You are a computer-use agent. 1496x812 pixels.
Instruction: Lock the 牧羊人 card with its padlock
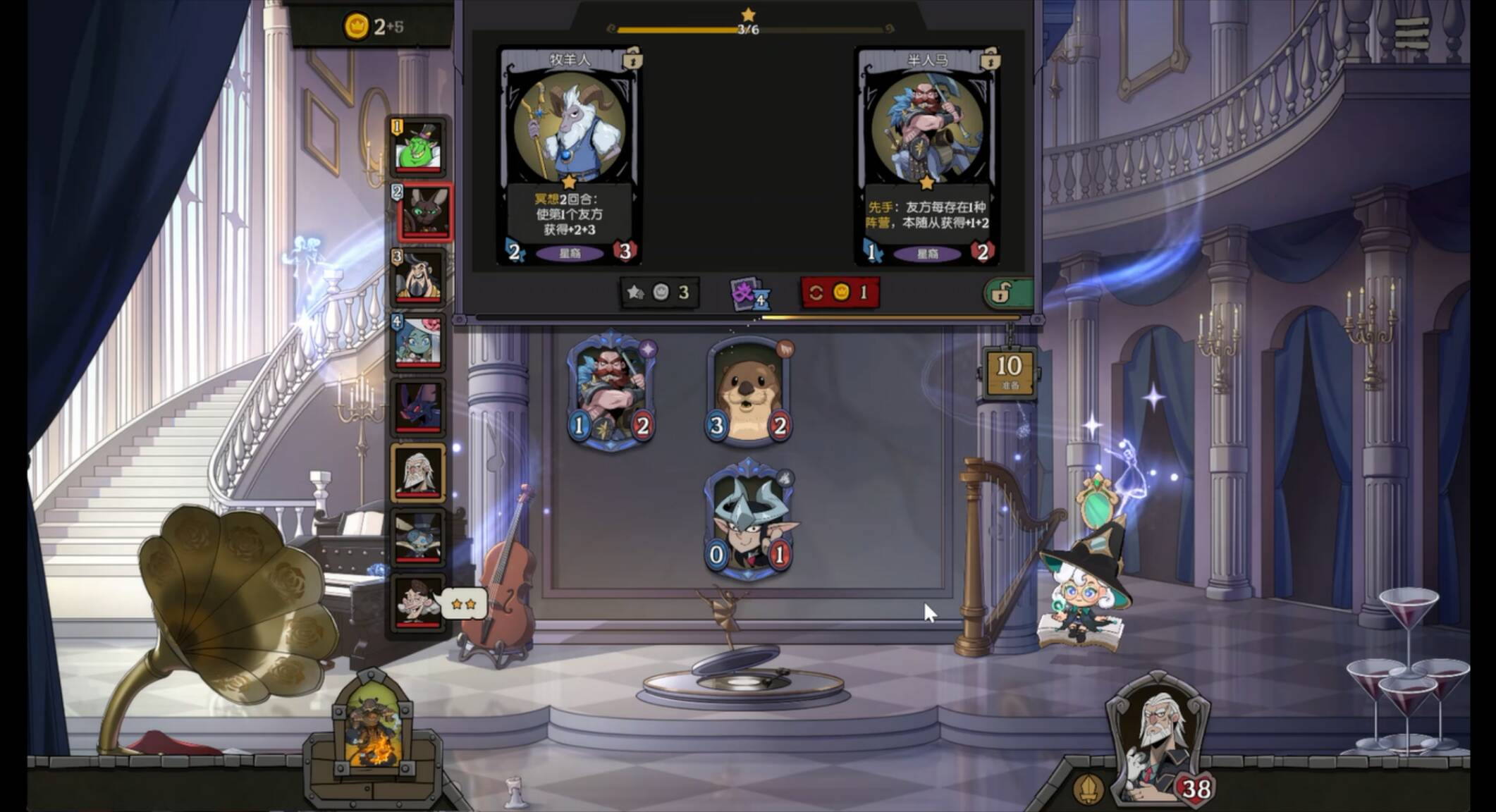pos(631,59)
